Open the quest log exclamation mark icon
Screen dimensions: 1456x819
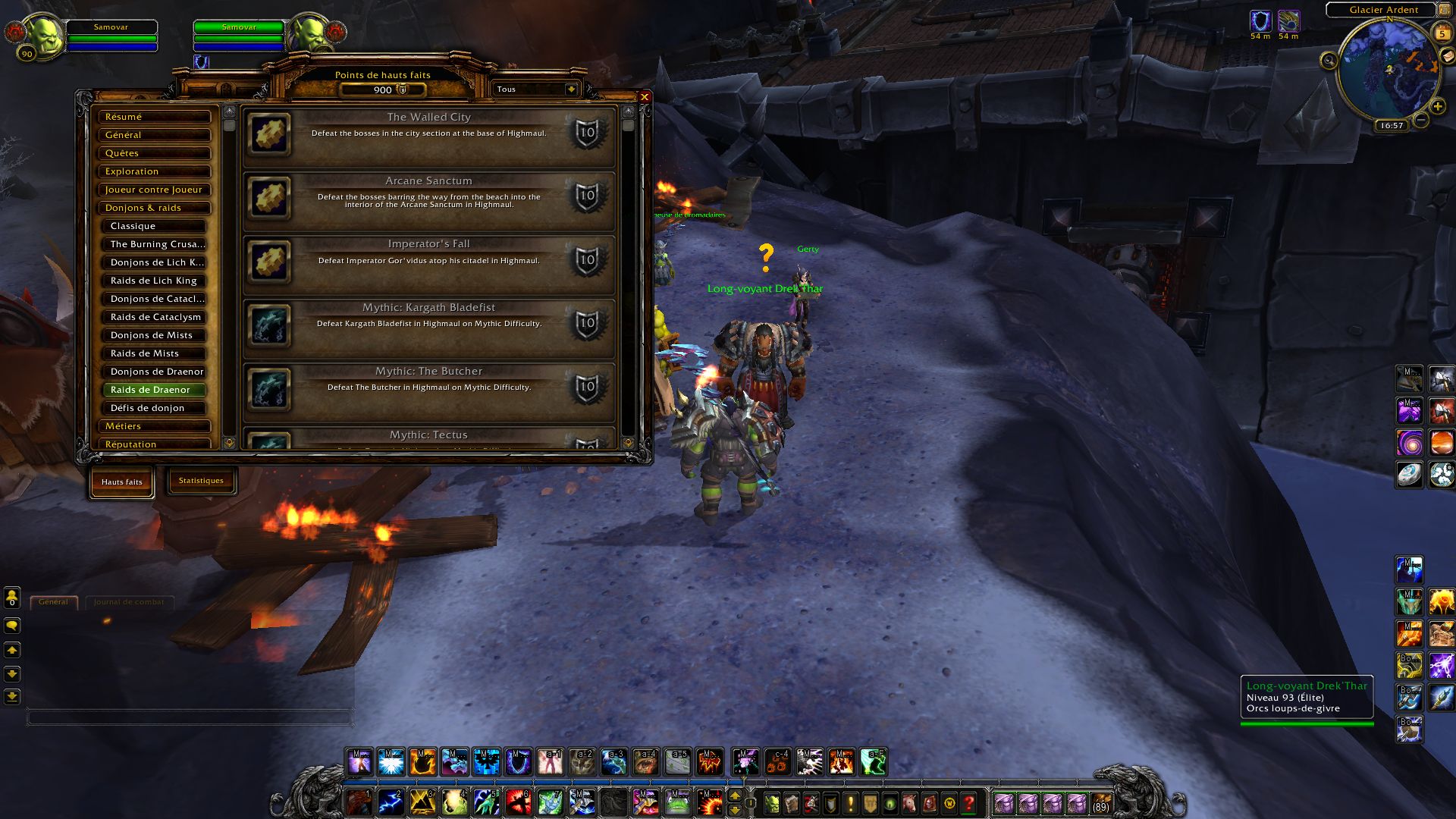click(849, 802)
